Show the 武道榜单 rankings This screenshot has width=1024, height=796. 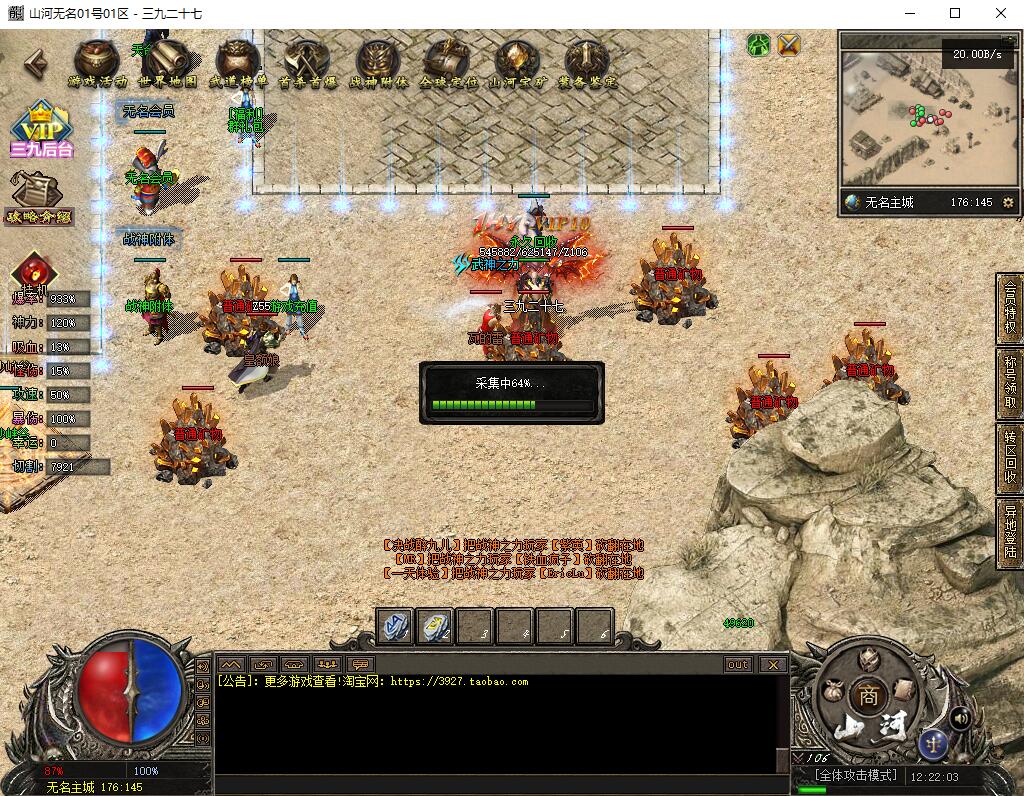[238, 63]
